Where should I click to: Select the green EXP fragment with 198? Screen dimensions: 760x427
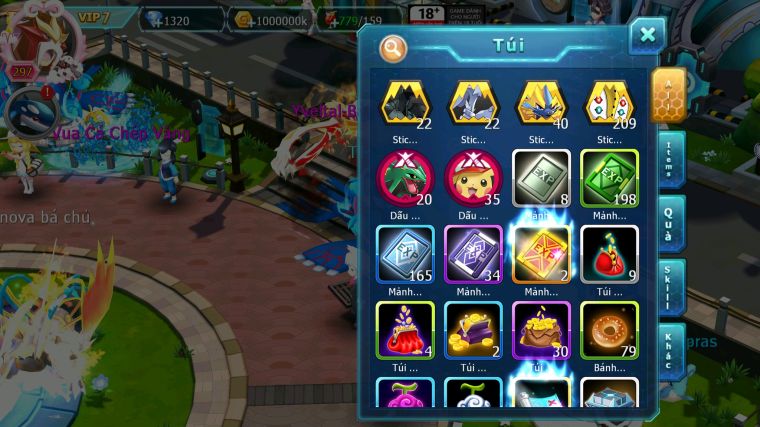pos(609,179)
